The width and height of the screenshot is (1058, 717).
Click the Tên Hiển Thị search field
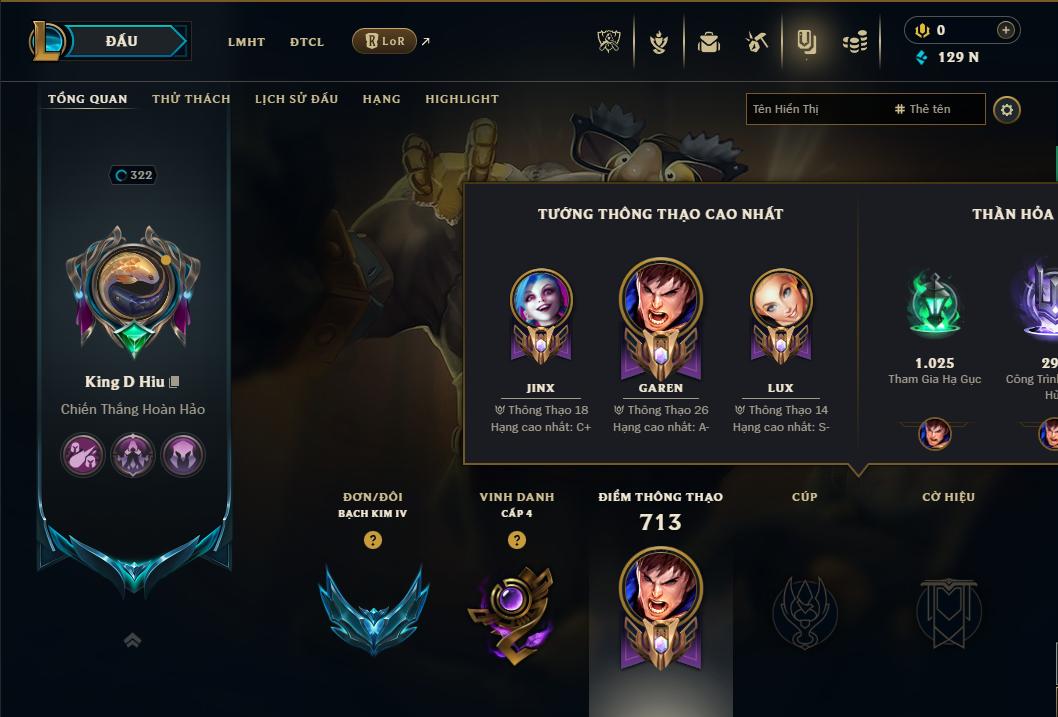click(x=815, y=109)
